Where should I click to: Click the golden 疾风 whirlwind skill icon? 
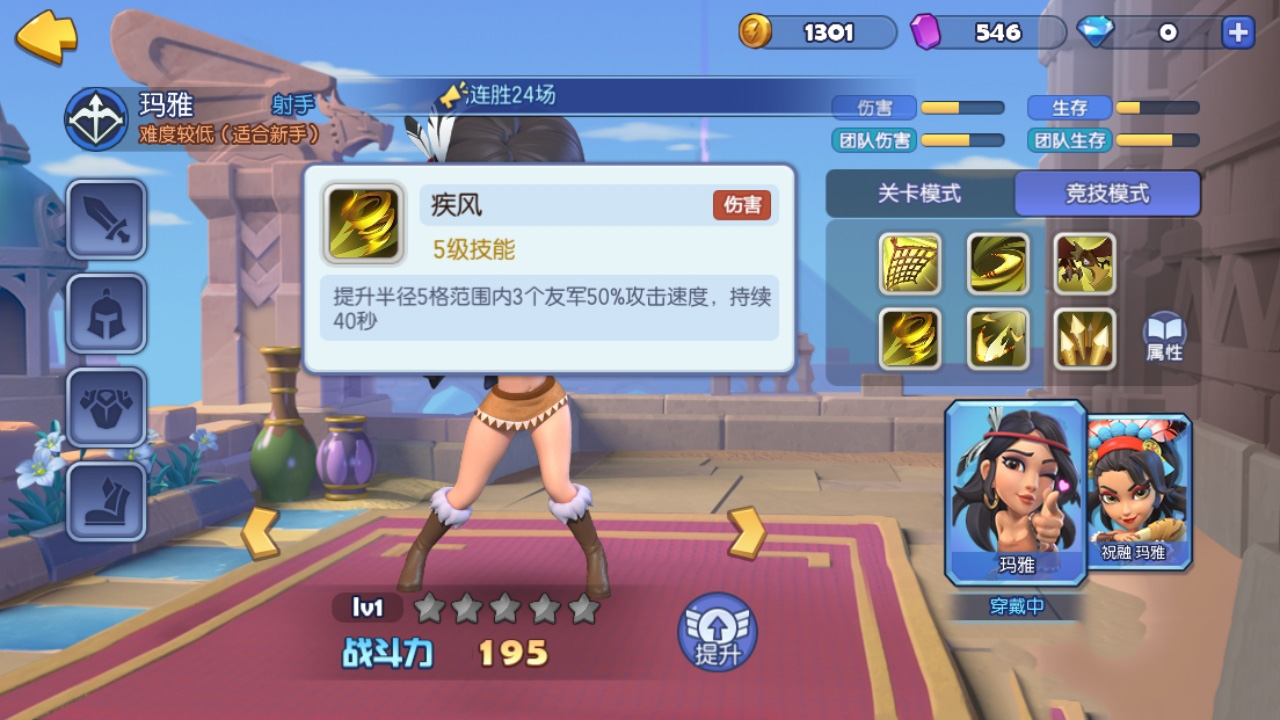pyautogui.click(x=910, y=340)
